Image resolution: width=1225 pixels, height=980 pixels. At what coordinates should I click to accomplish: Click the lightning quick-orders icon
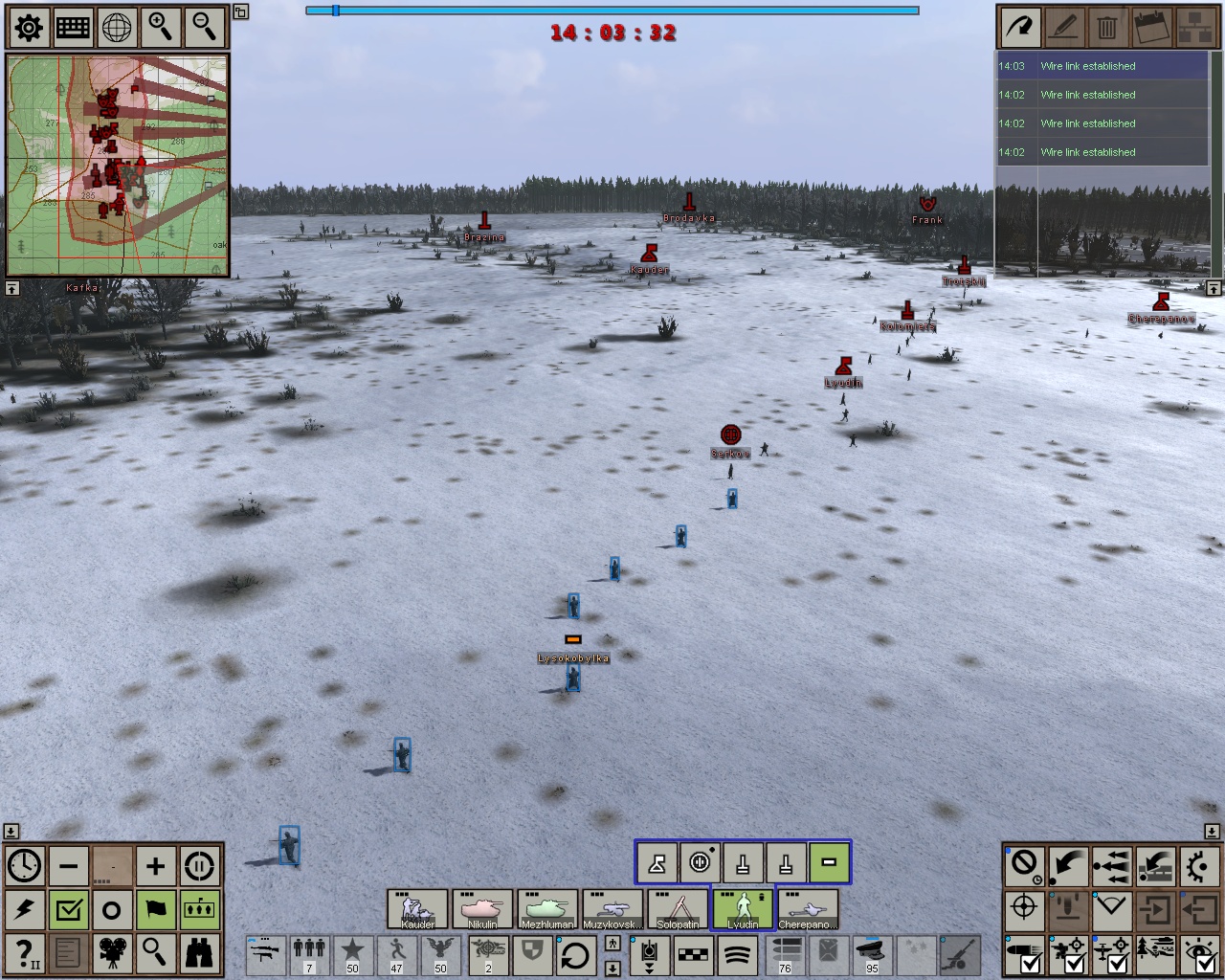point(26,909)
